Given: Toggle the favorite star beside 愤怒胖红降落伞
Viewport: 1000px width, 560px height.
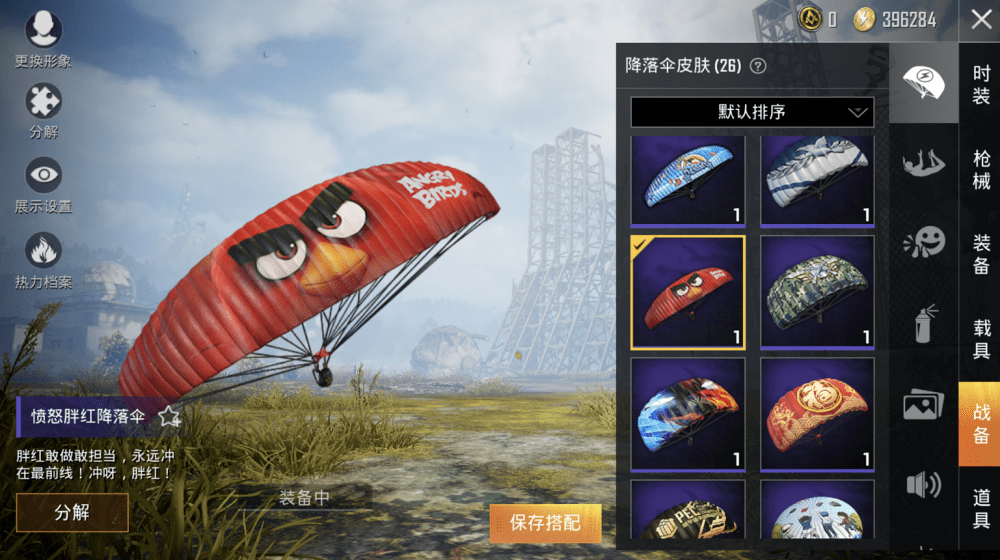Looking at the screenshot, I should tap(169, 416).
